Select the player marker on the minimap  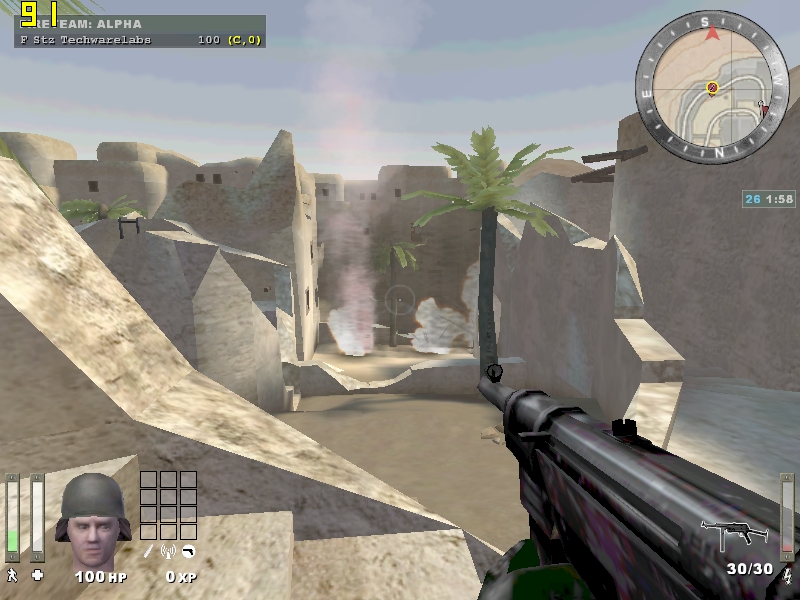coord(712,88)
